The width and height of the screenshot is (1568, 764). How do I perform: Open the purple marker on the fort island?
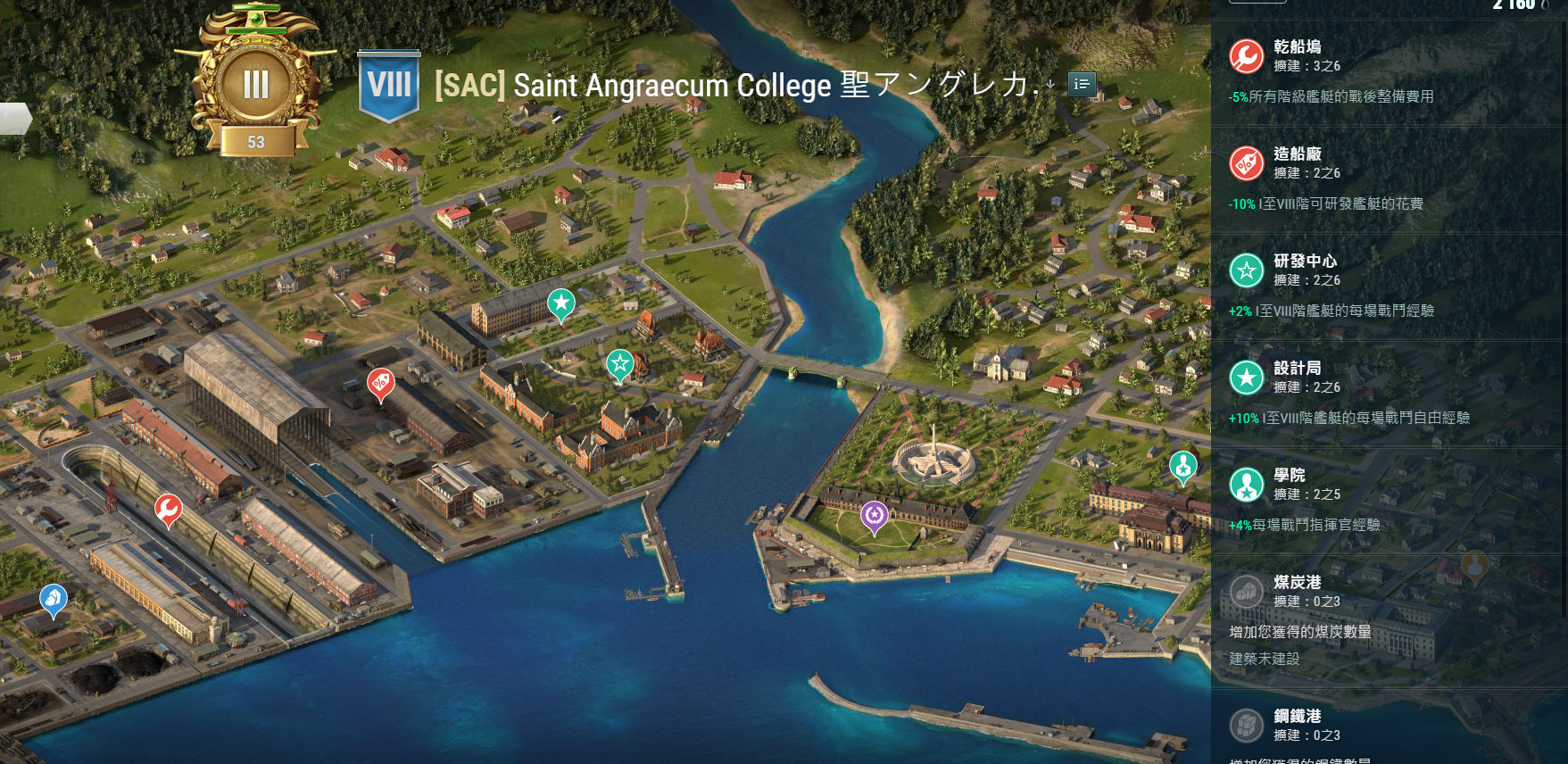873,514
